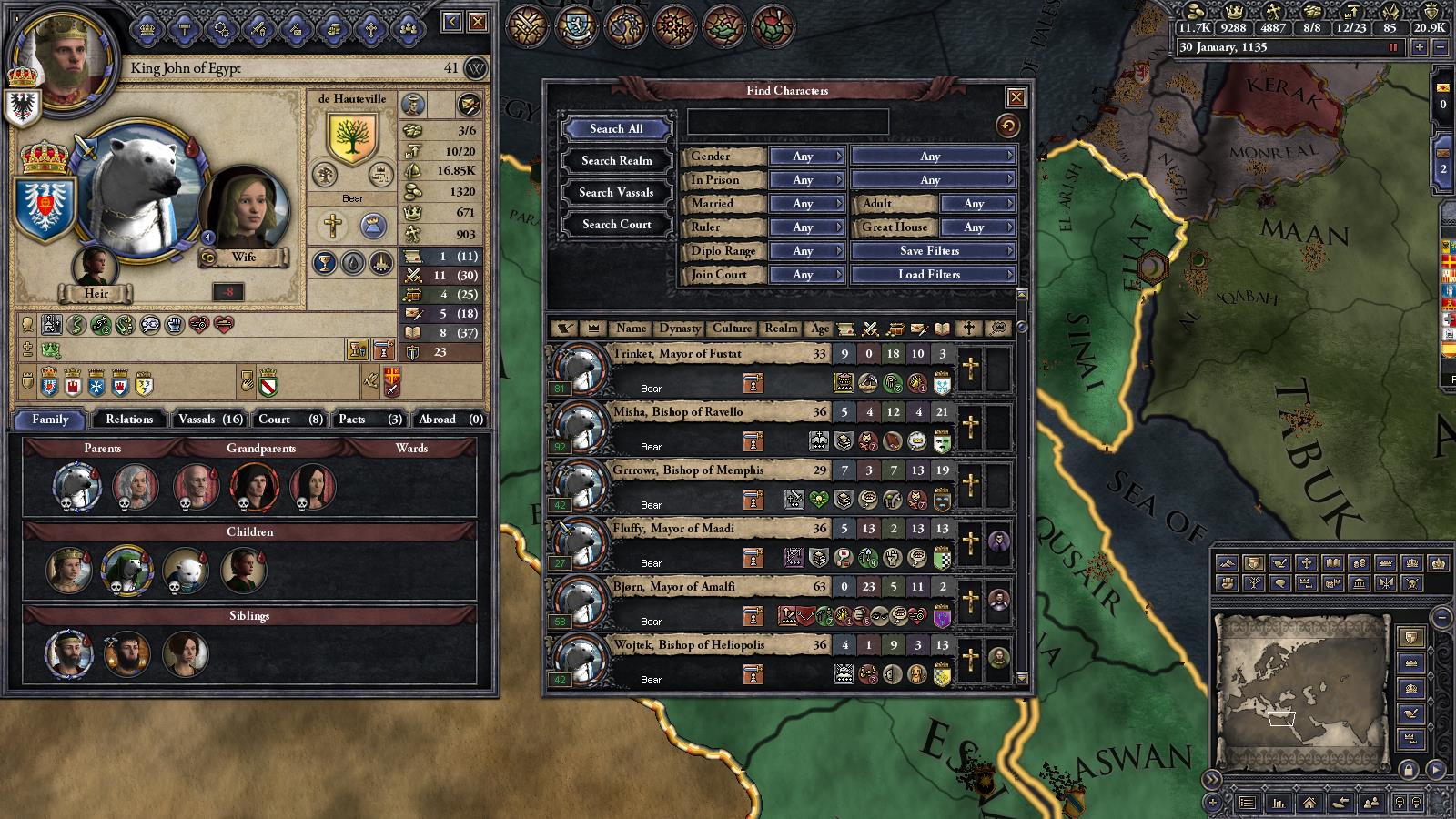The image size is (1456, 819).
Task: Open the green plant stained-glass view icon
Action: pos(725,27)
